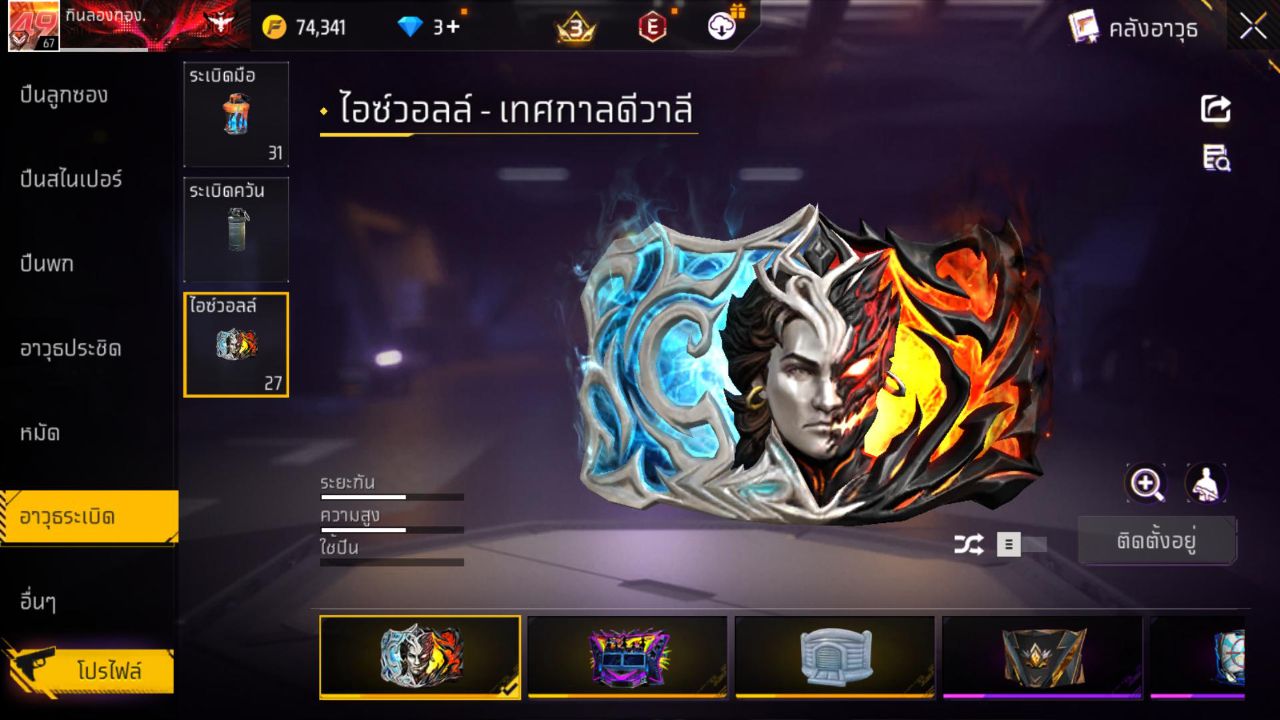Select the ระเบิดมือ grenade slot
Viewport: 1280px width, 720px height.
coord(236,114)
